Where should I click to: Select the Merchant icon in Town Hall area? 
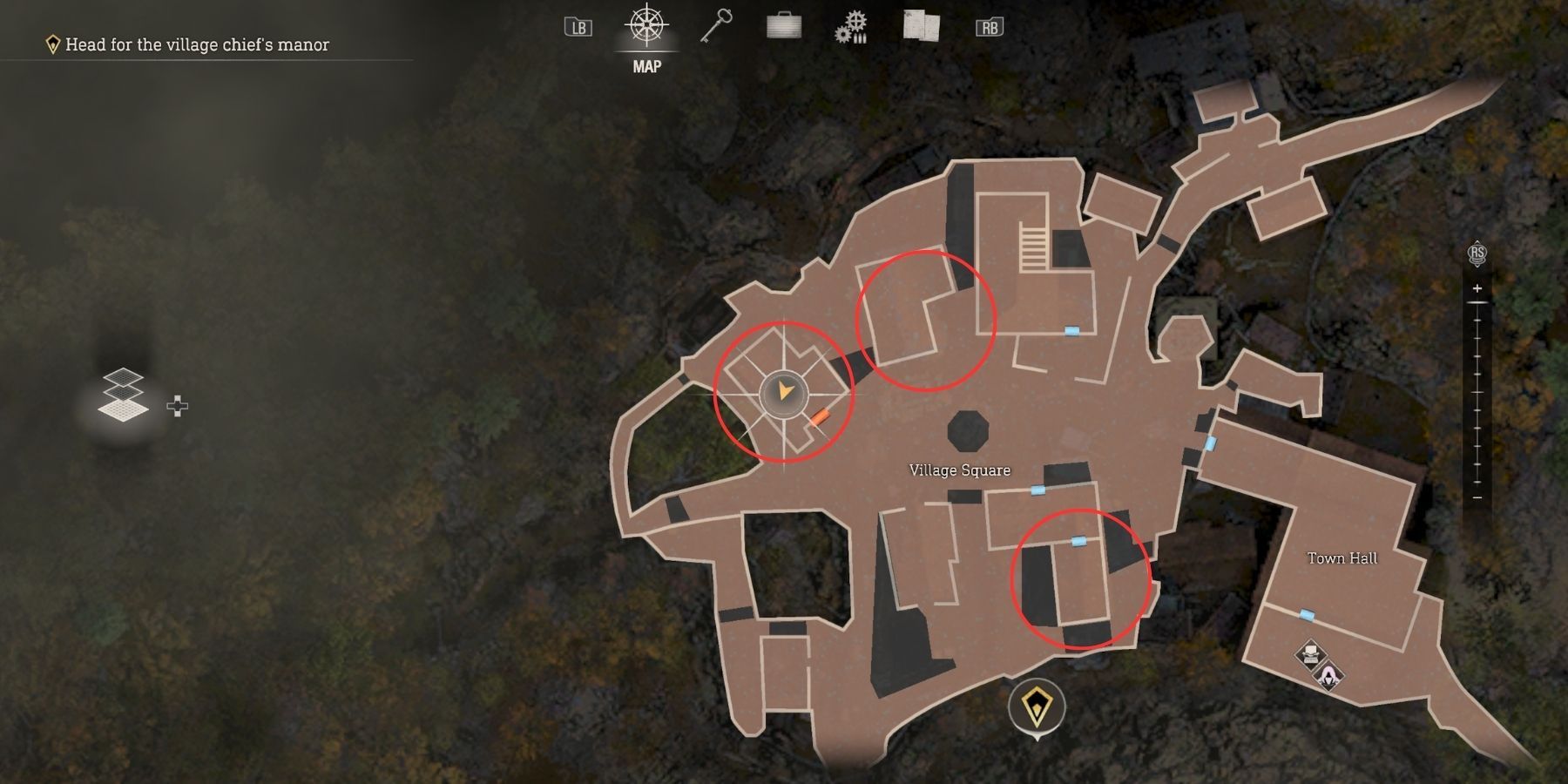tap(1328, 672)
